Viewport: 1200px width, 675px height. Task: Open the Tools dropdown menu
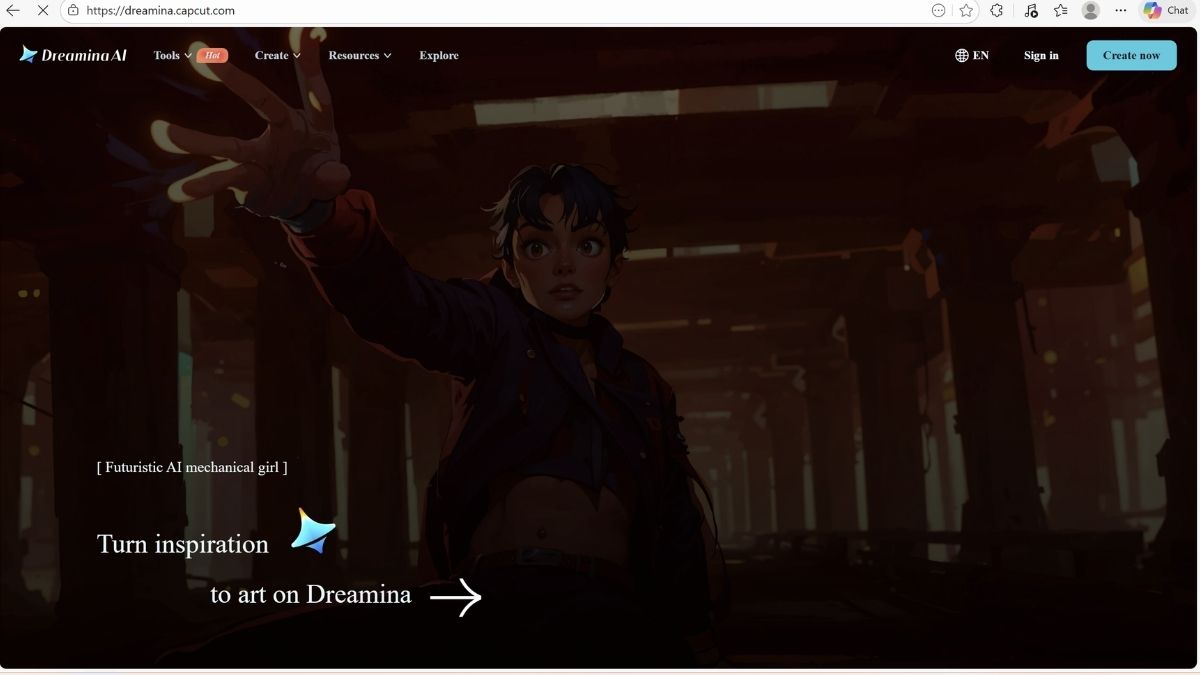[x=172, y=56]
